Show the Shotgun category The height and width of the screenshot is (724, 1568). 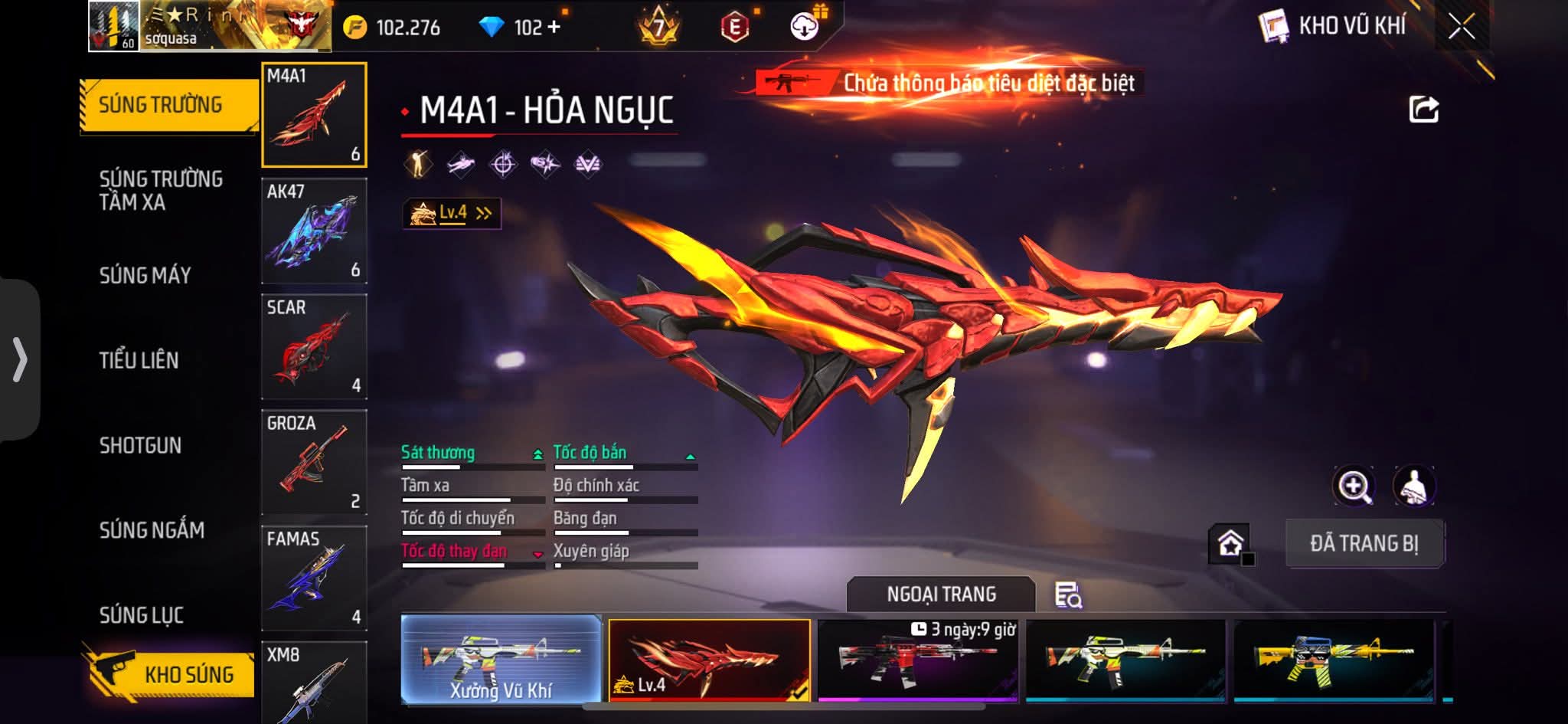point(140,445)
